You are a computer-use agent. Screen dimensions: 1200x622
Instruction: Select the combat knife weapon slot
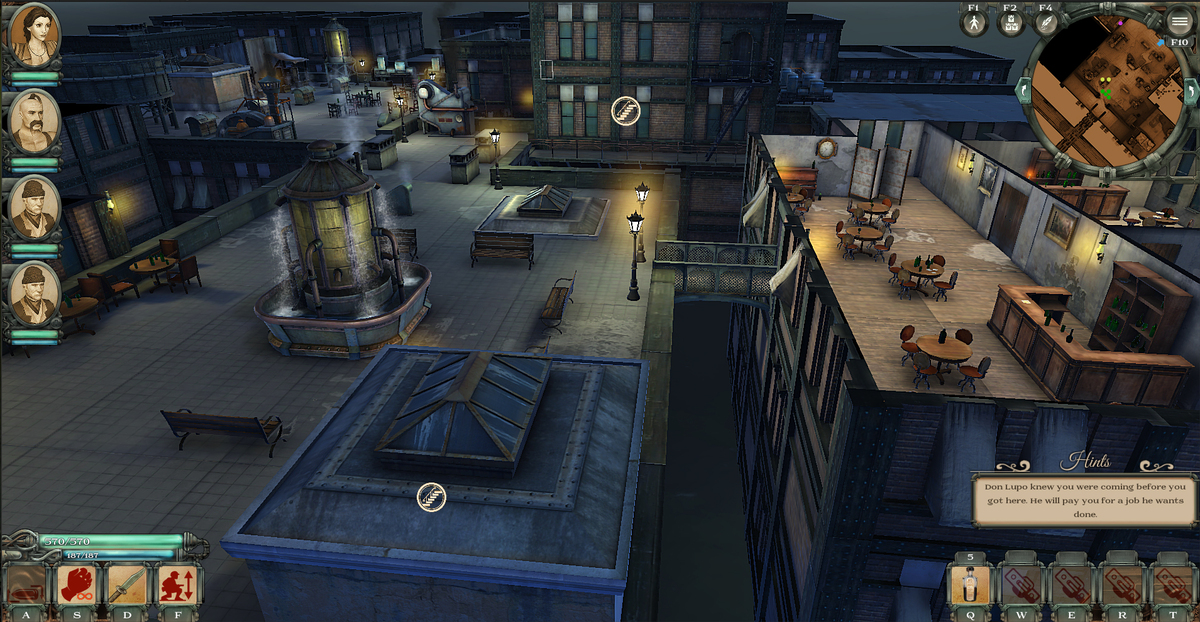click(127, 585)
